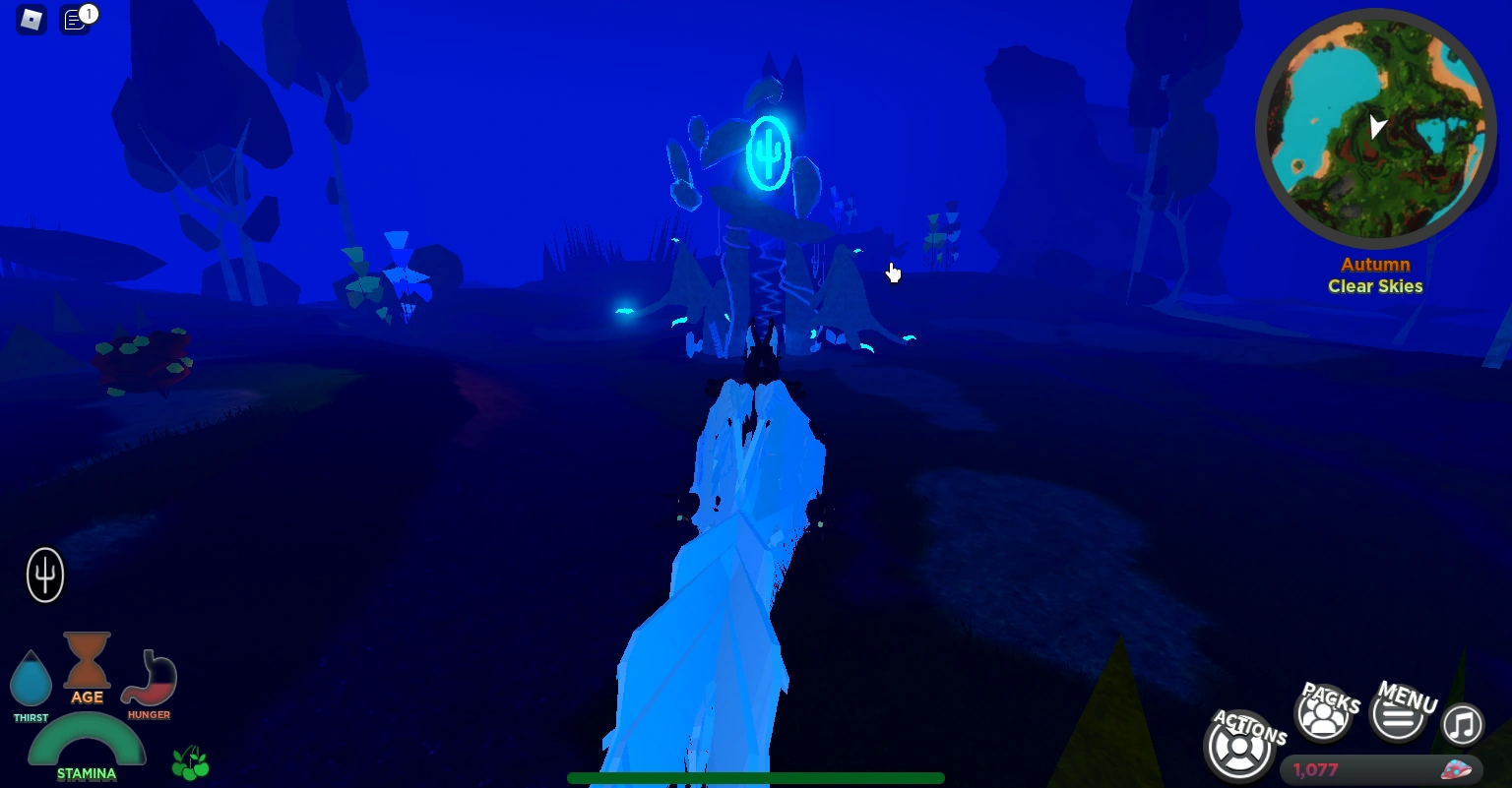Open the ACTIONS wheel icon

pyautogui.click(x=1240, y=746)
